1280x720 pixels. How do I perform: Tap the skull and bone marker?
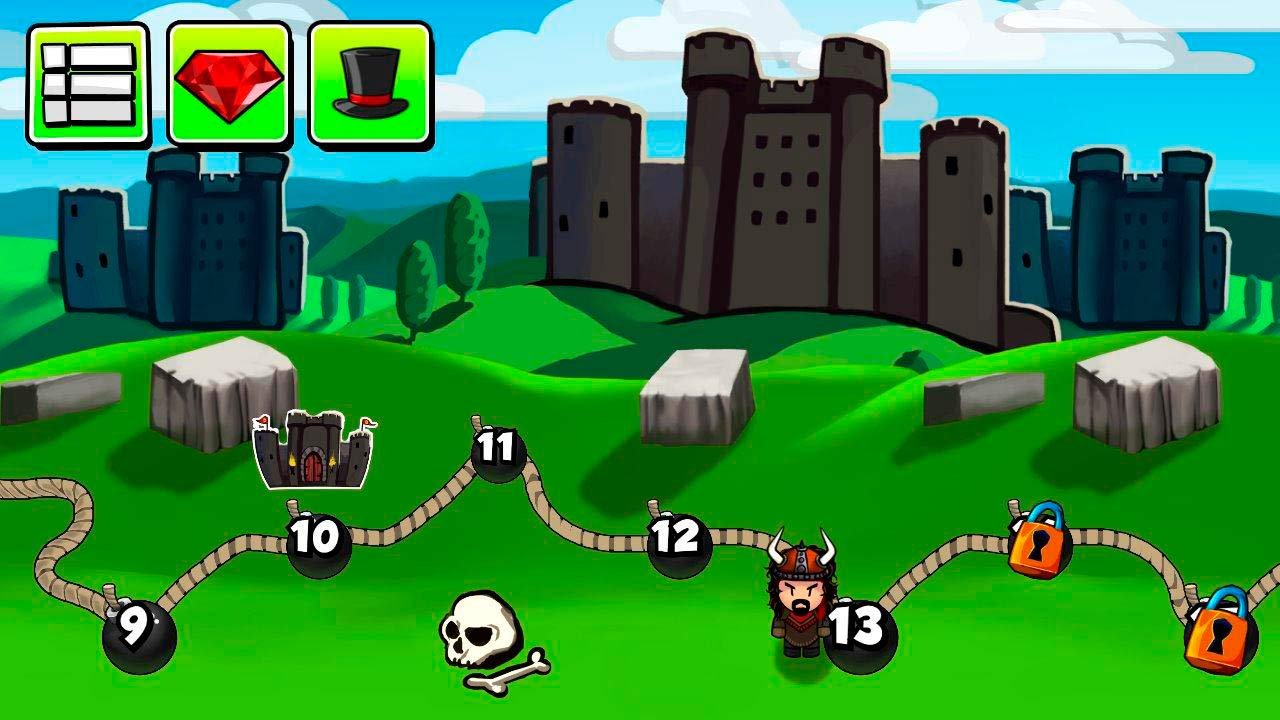click(483, 640)
